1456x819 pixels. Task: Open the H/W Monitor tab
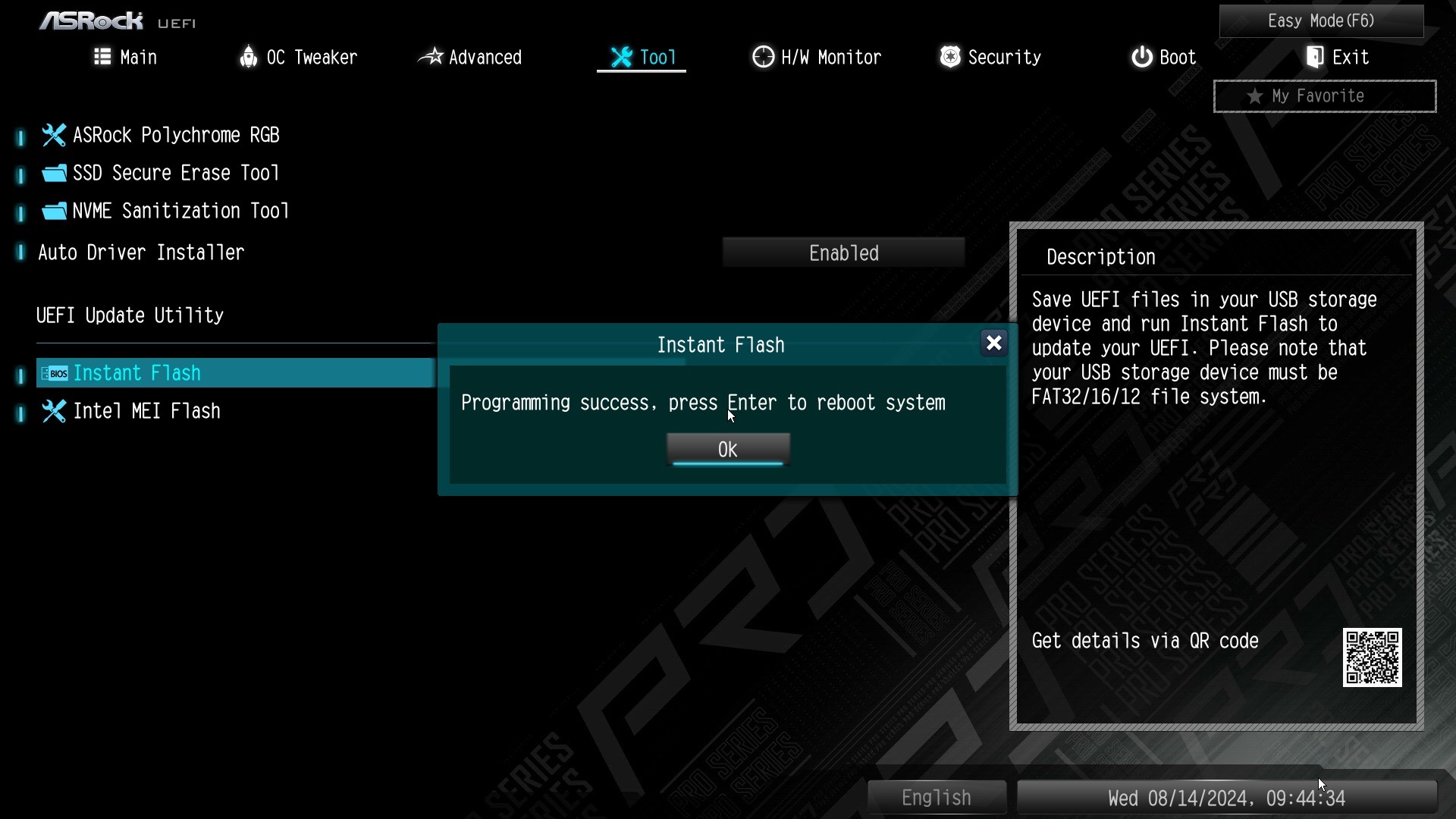[817, 58]
